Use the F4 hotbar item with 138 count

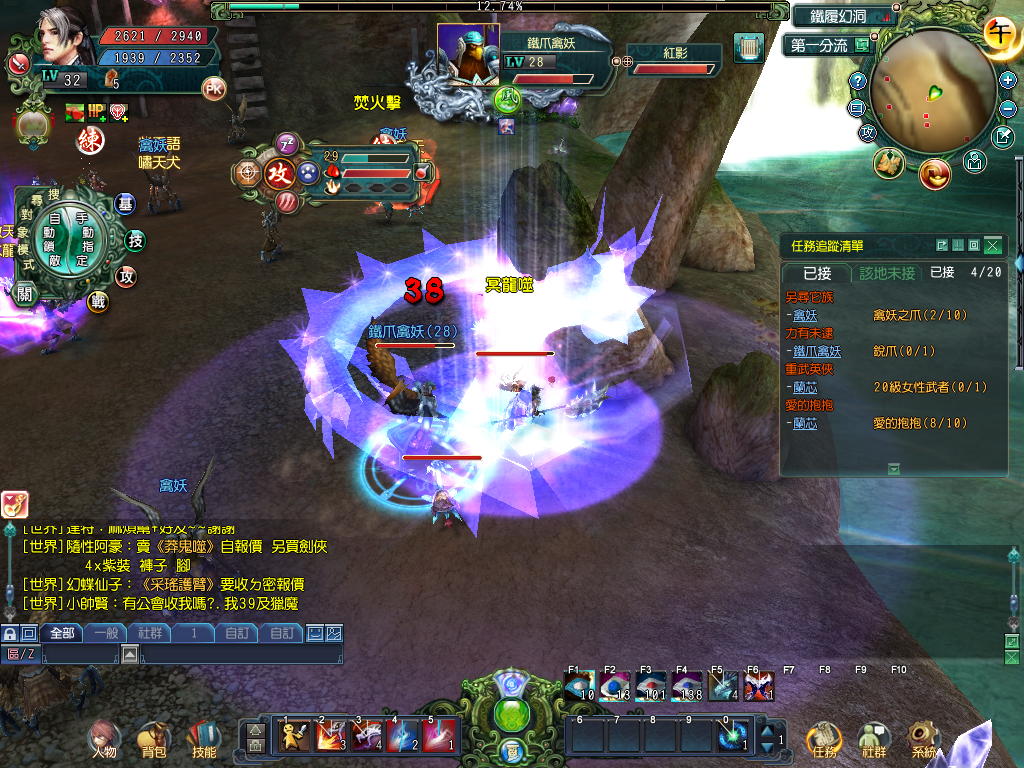pos(687,687)
